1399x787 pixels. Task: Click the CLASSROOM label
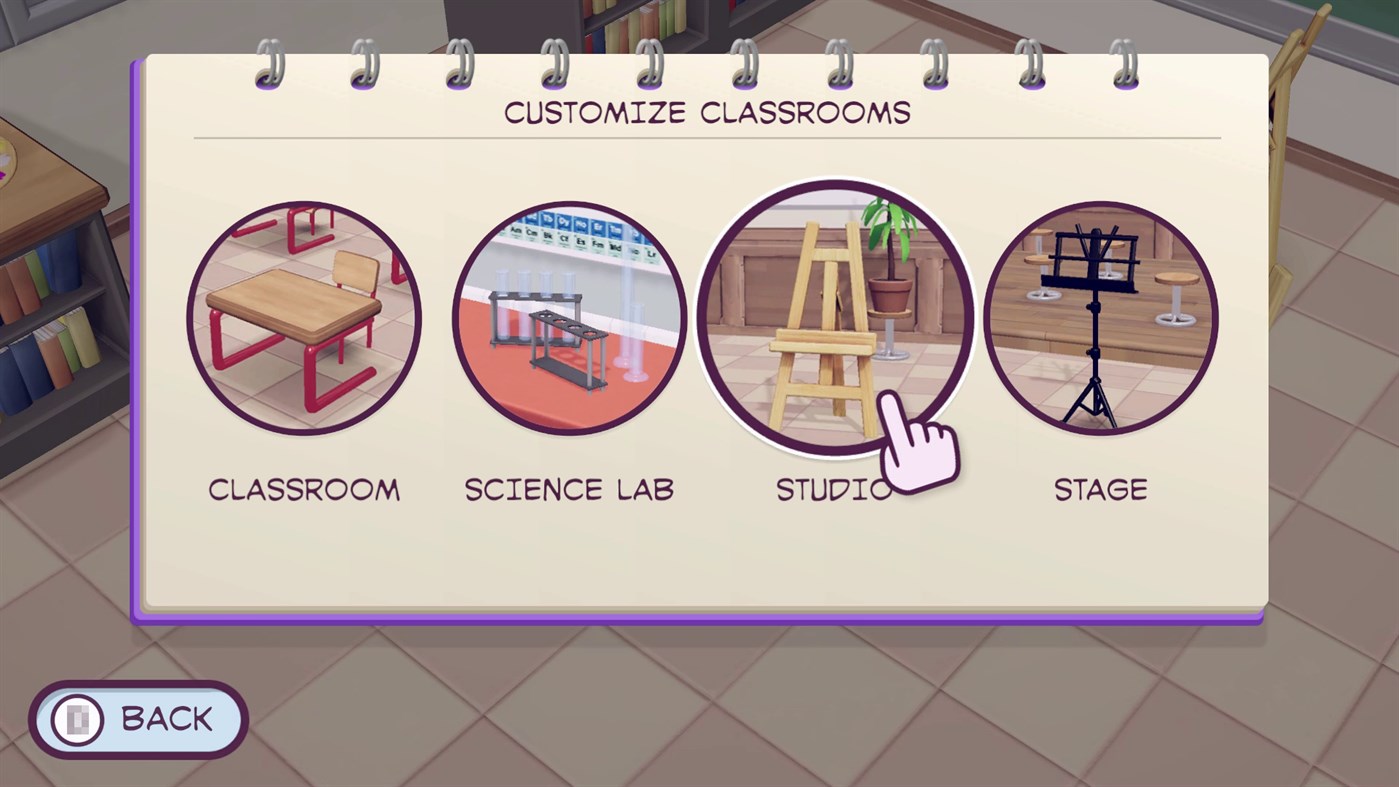(x=304, y=489)
